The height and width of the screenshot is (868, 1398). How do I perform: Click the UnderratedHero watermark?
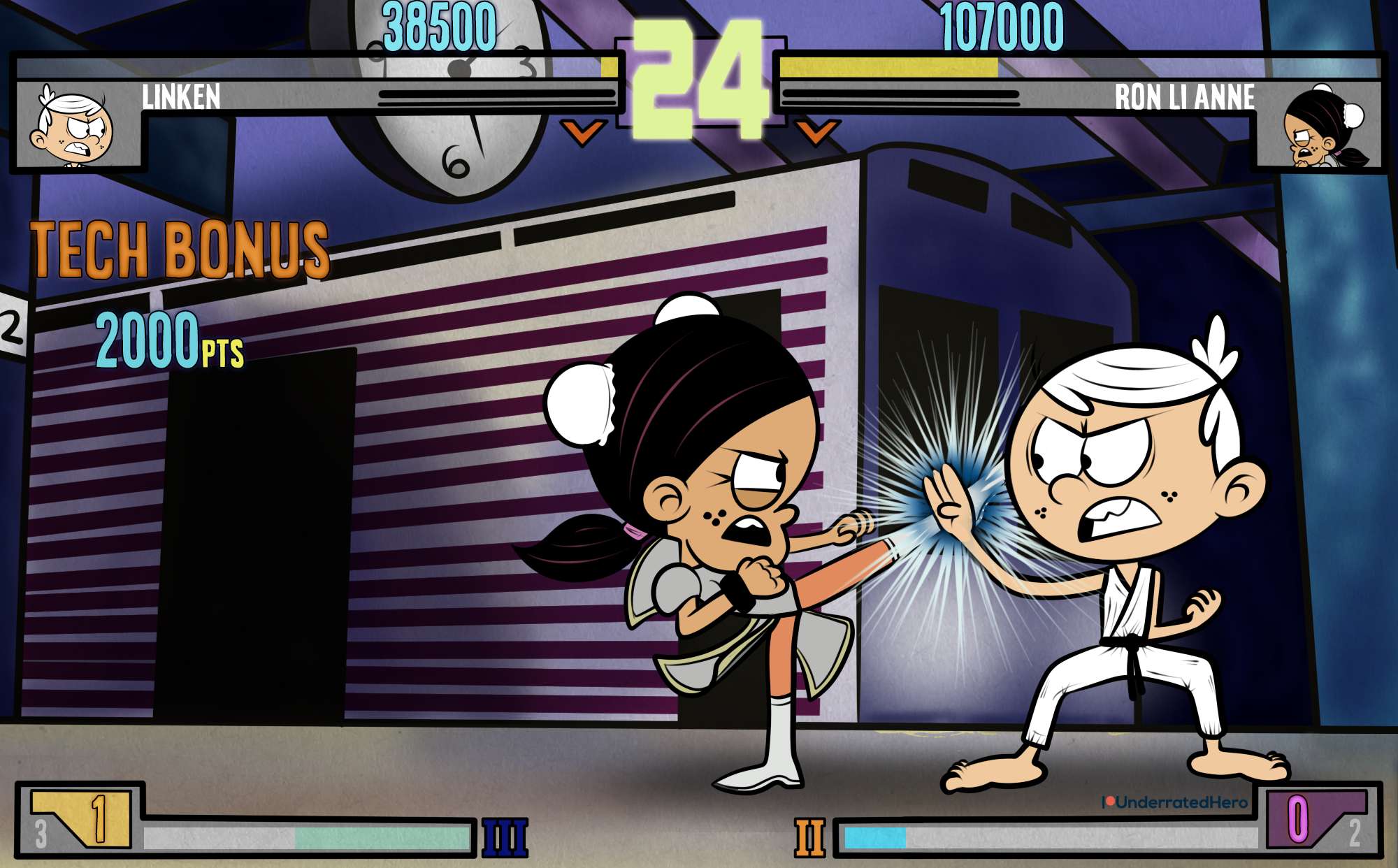[1175, 802]
